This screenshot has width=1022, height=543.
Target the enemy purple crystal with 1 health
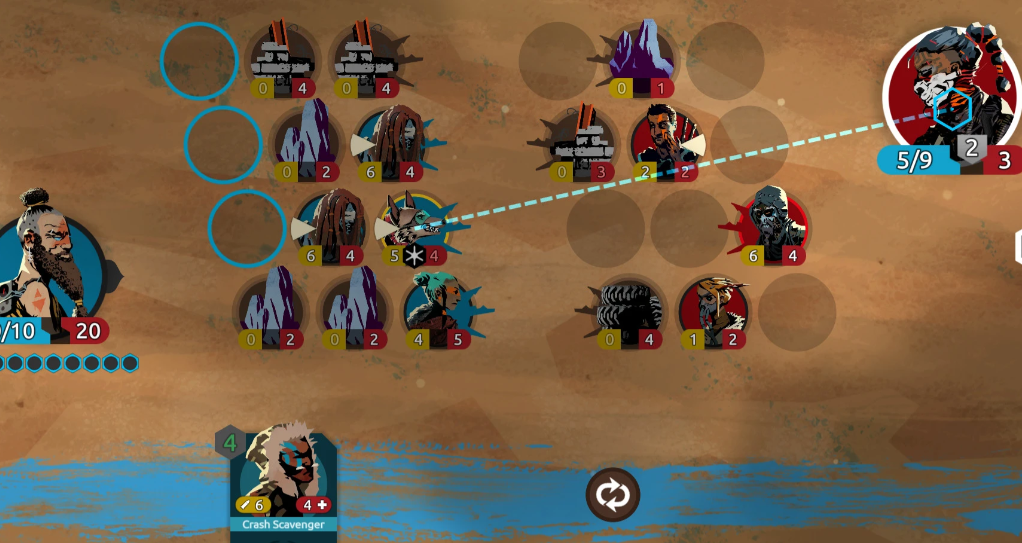point(644,58)
